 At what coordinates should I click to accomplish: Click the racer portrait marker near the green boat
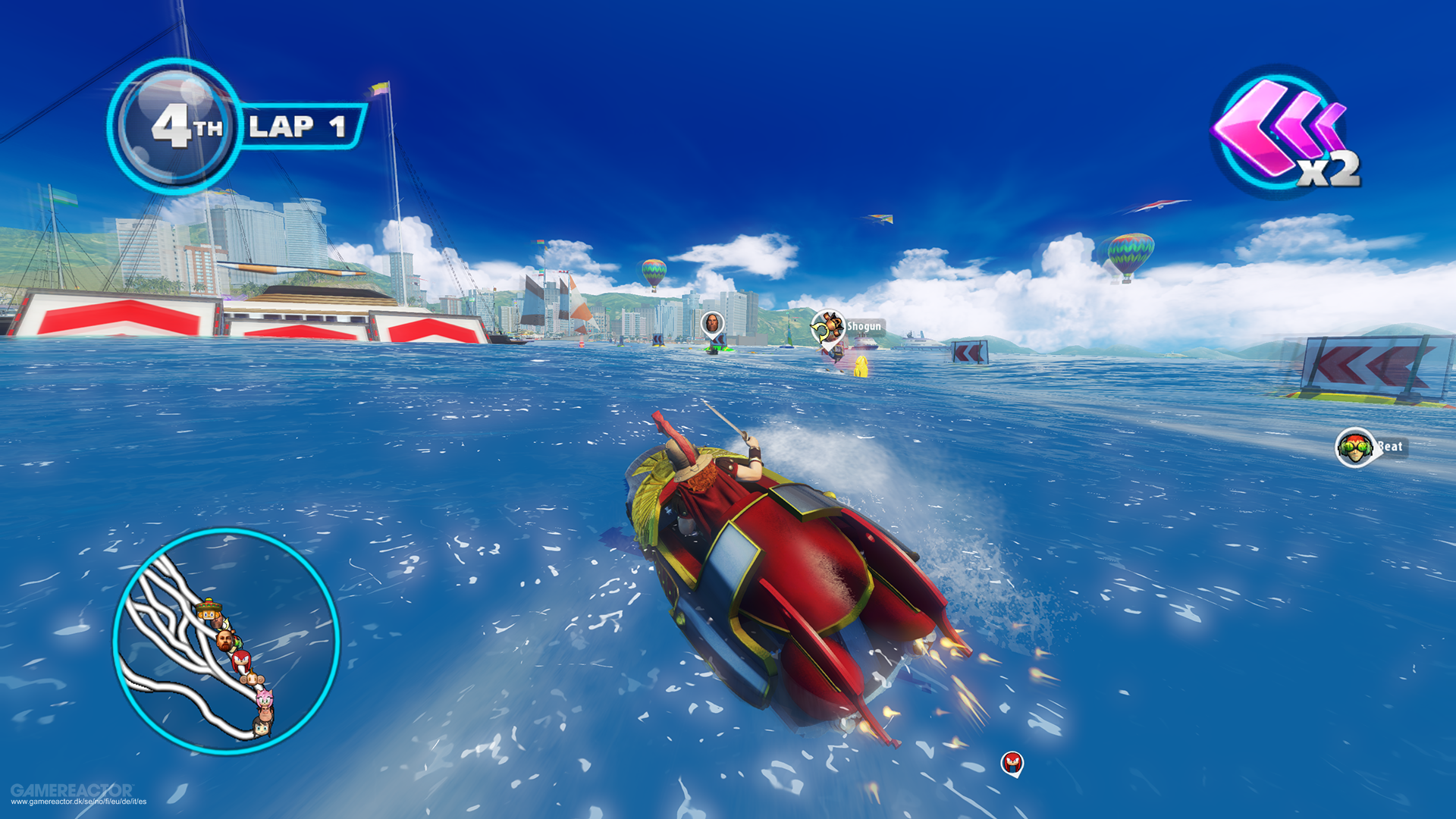pos(712,322)
